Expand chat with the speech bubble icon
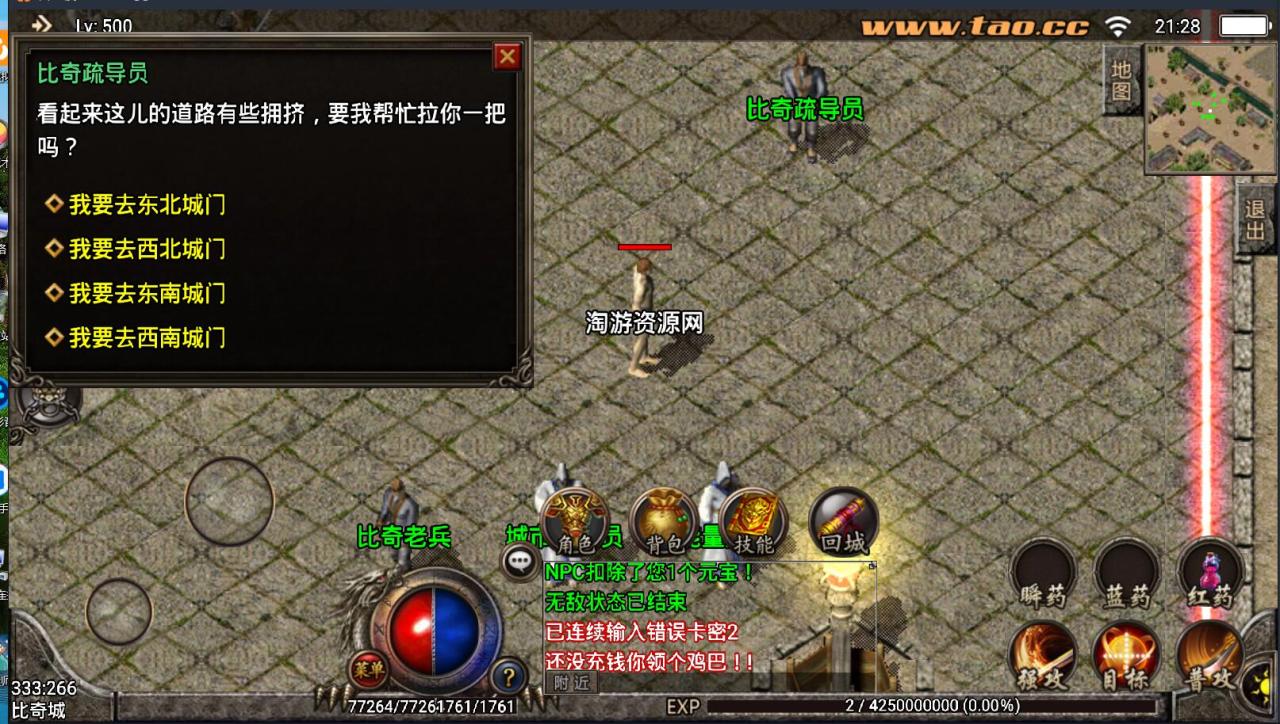Viewport: 1280px width, 724px height. (521, 563)
